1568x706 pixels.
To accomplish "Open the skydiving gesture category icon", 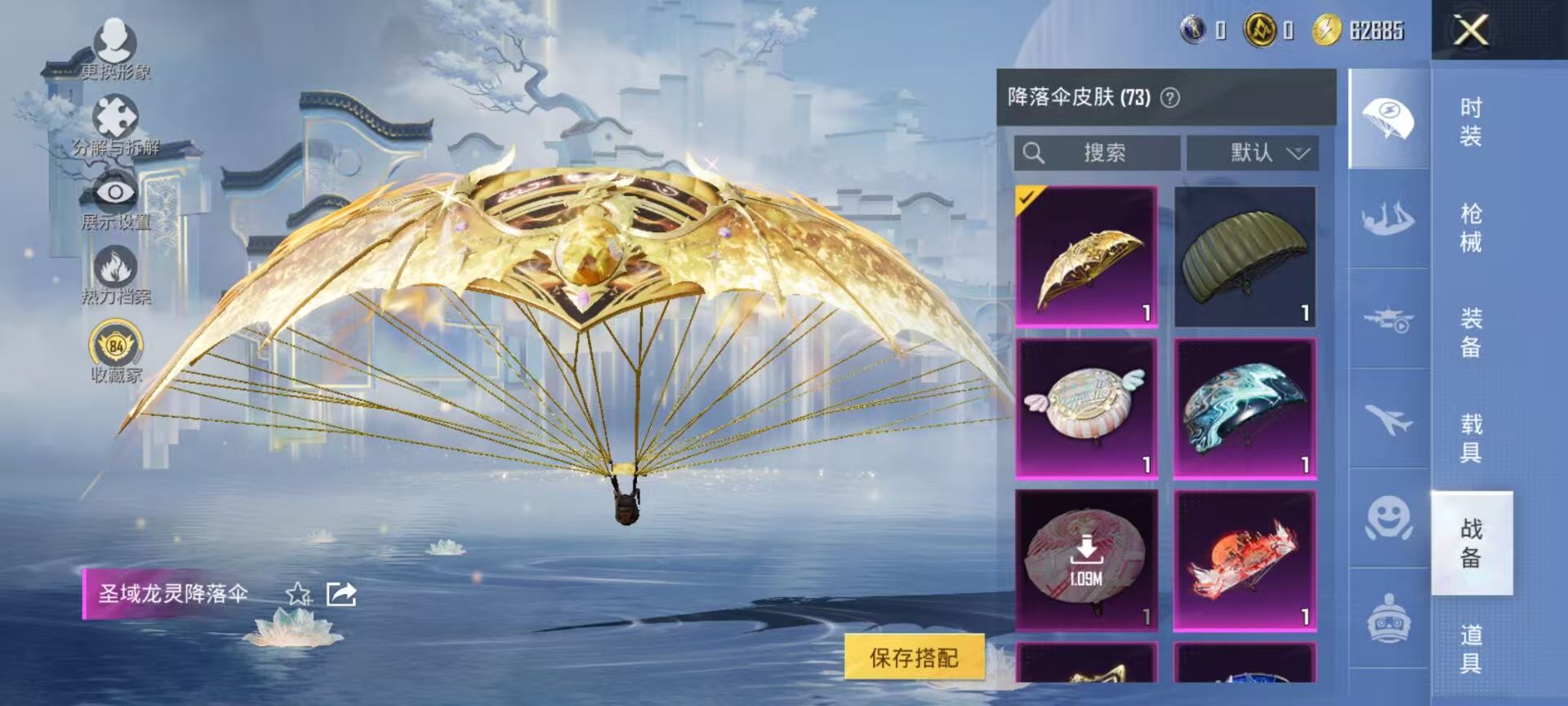I will [x=1387, y=217].
